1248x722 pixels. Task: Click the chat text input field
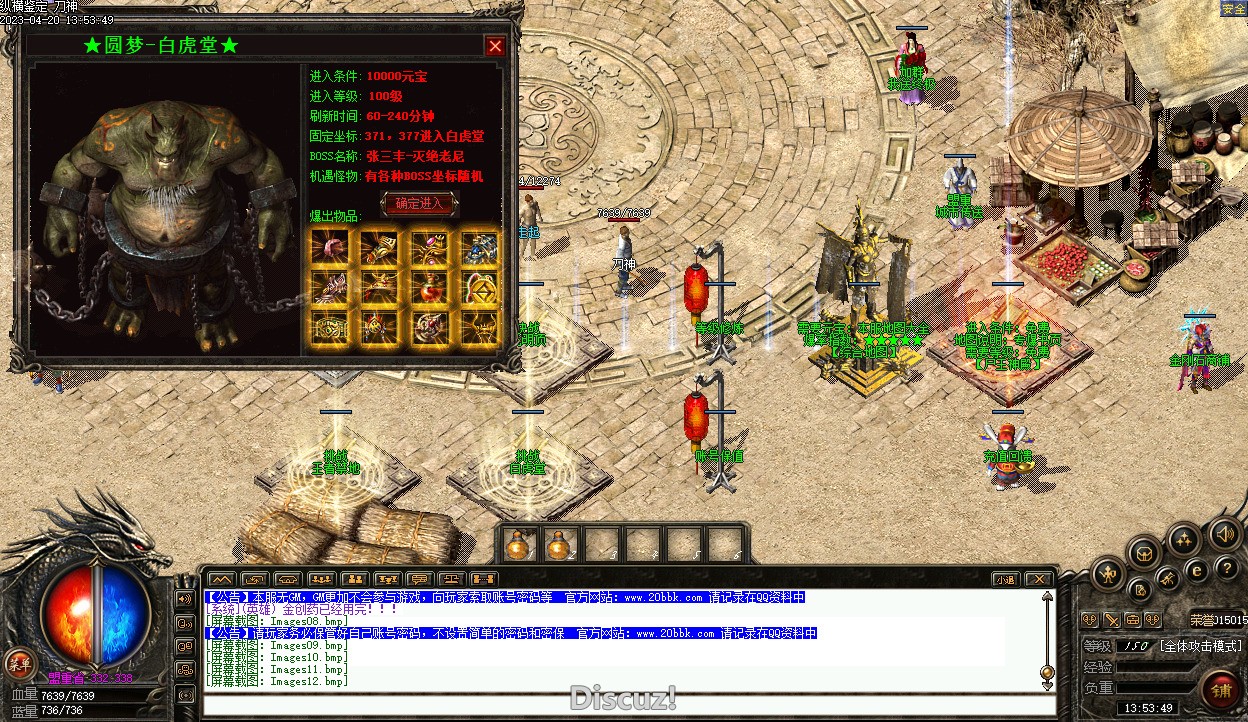coord(620,703)
